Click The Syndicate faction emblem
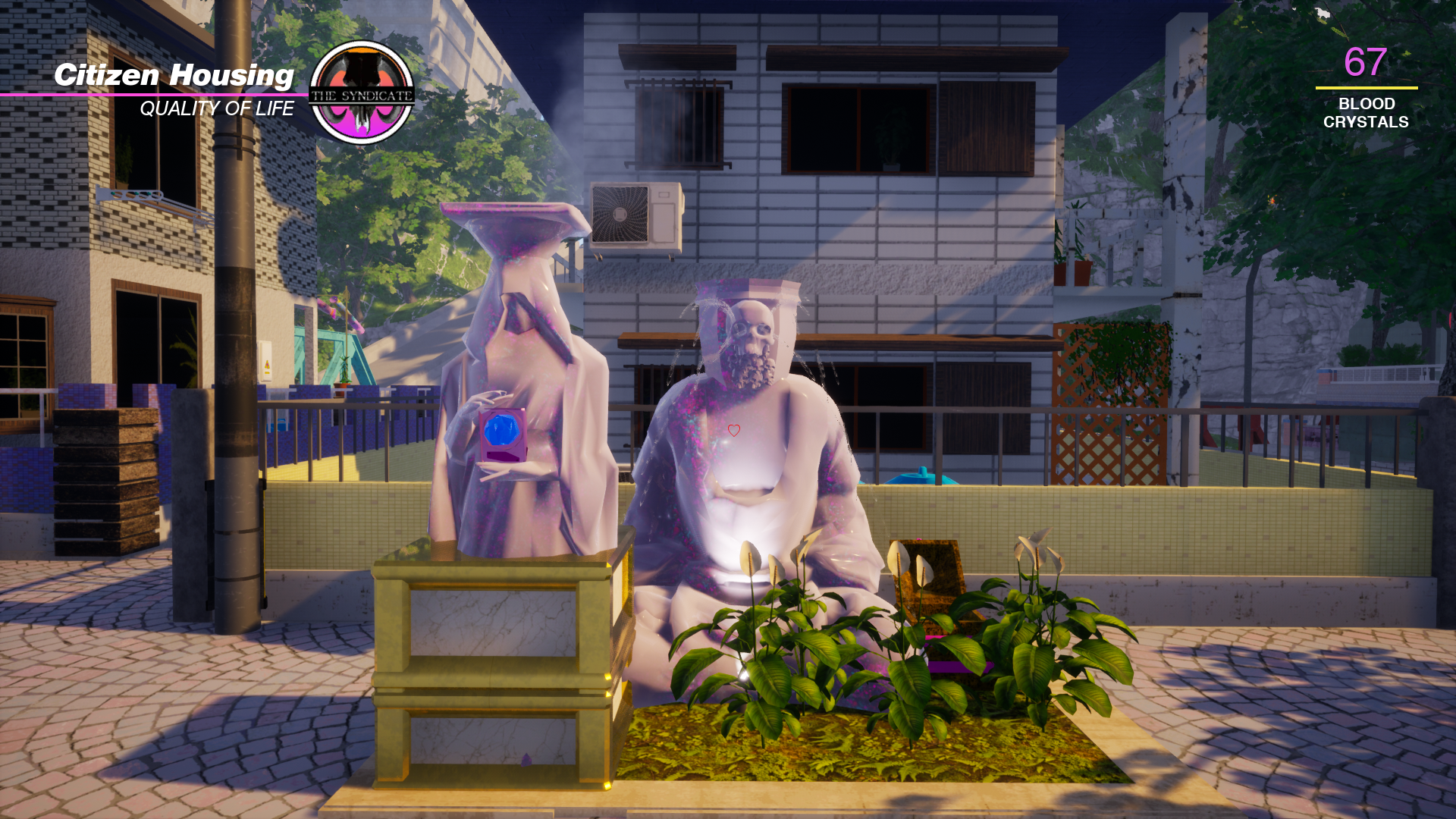 point(362,93)
